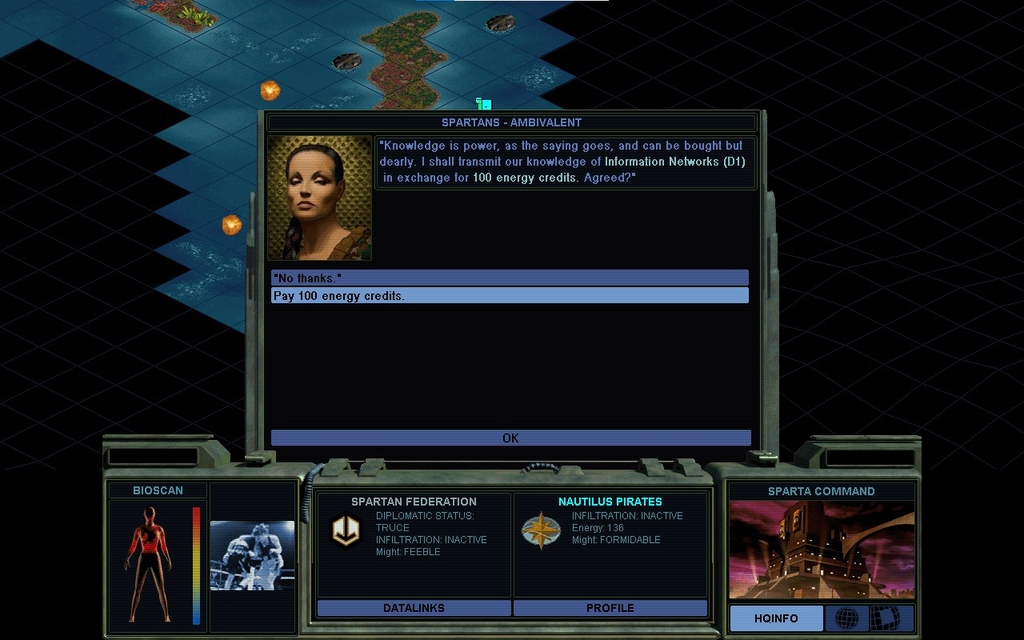The width and height of the screenshot is (1024, 640).
Task: Show the Nautilus Pirates Profile
Action: pyautogui.click(x=610, y=608)
